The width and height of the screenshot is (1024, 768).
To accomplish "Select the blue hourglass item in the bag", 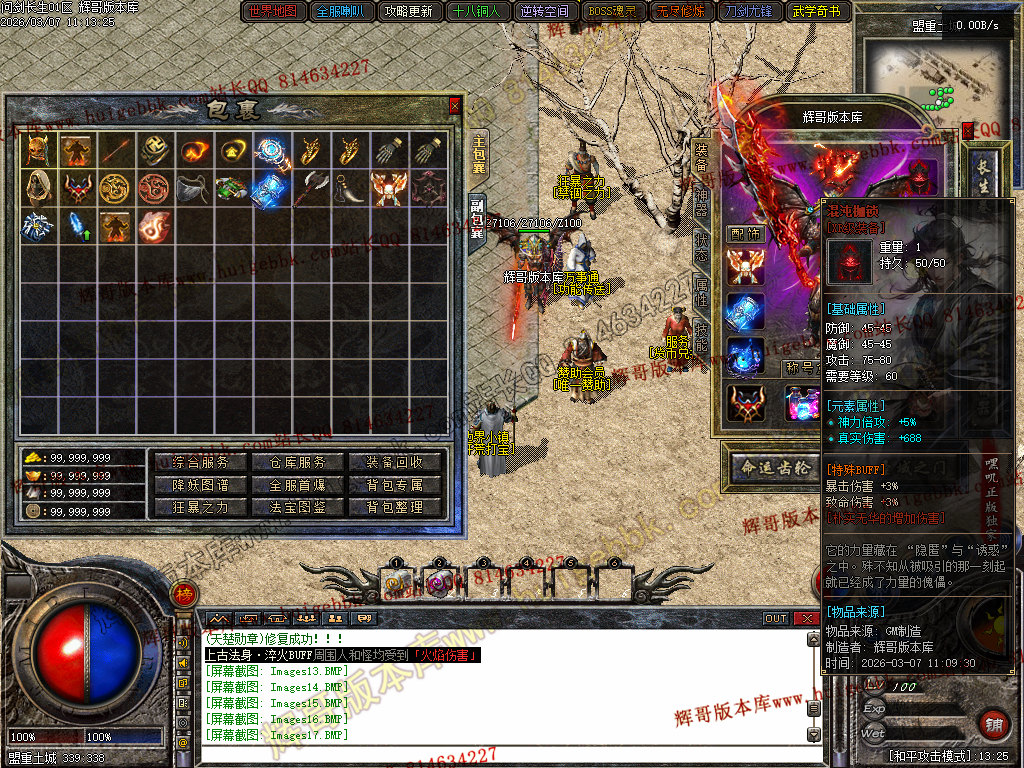I will point(268,188).
